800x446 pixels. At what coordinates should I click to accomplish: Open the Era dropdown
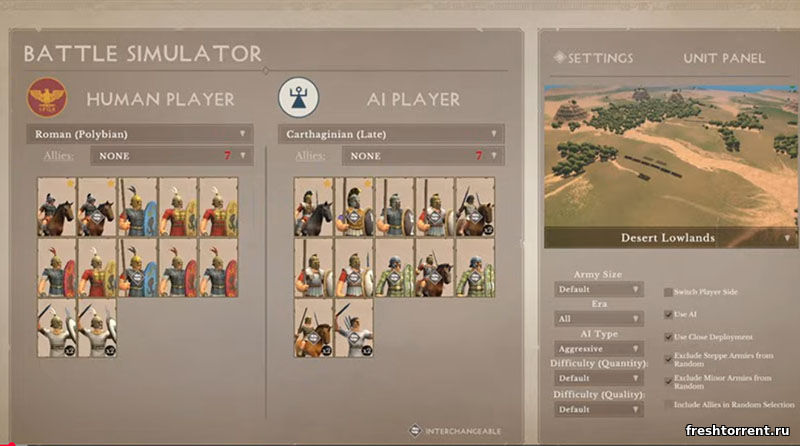click(x=599, y=319)
